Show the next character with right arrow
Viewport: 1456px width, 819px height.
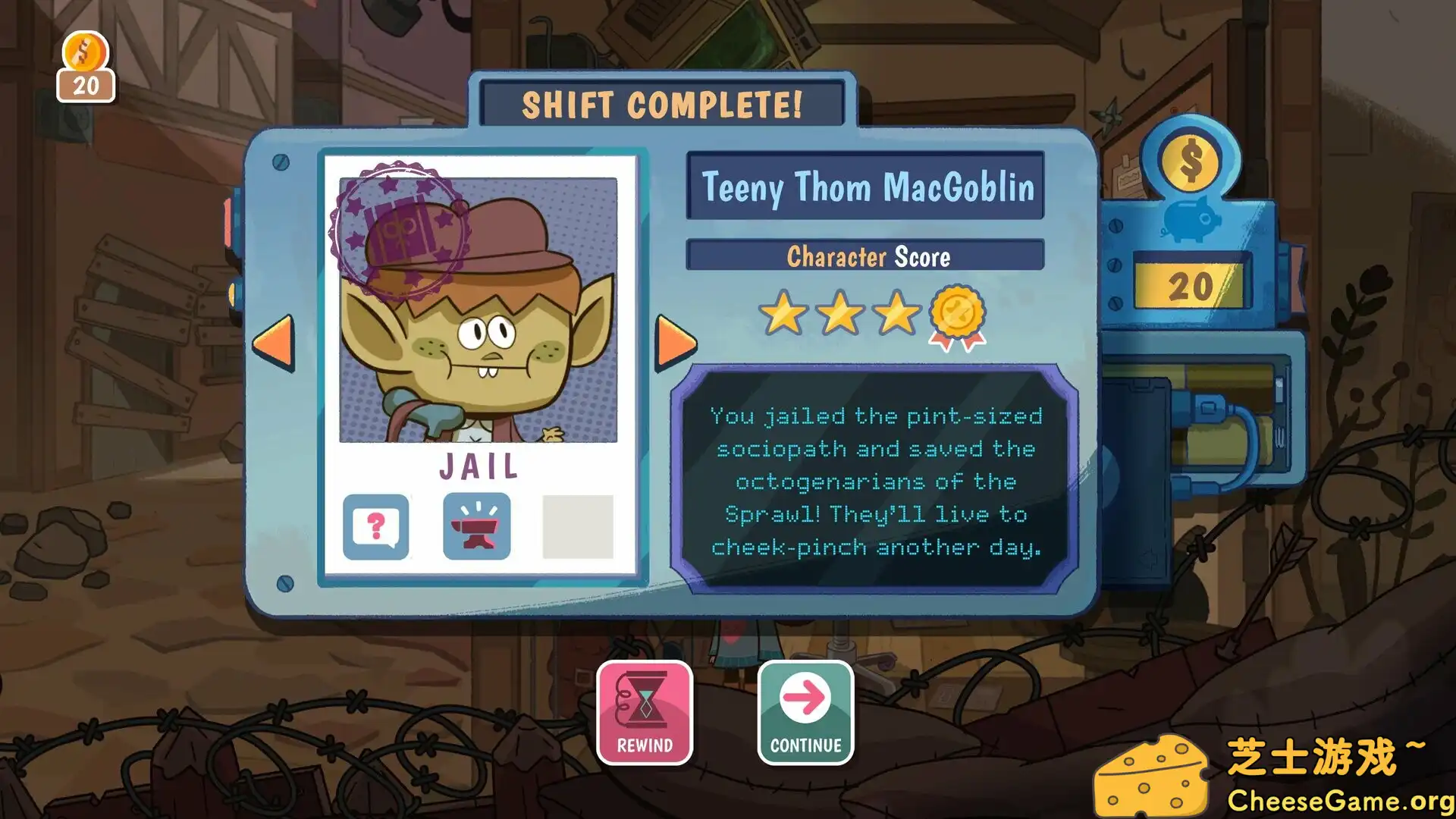click(x=675, y=343)
